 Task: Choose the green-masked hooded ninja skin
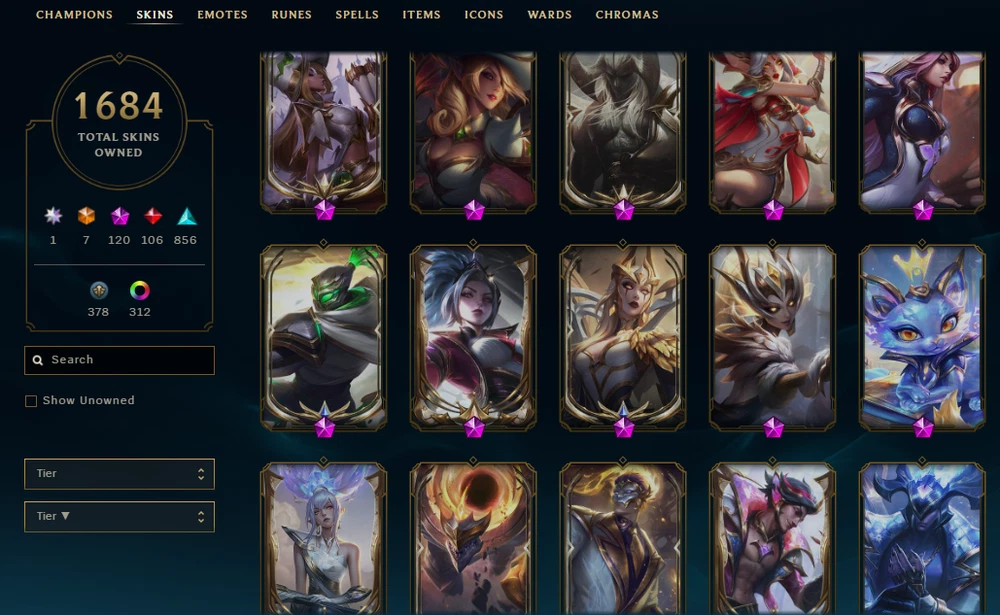point(323,335)
